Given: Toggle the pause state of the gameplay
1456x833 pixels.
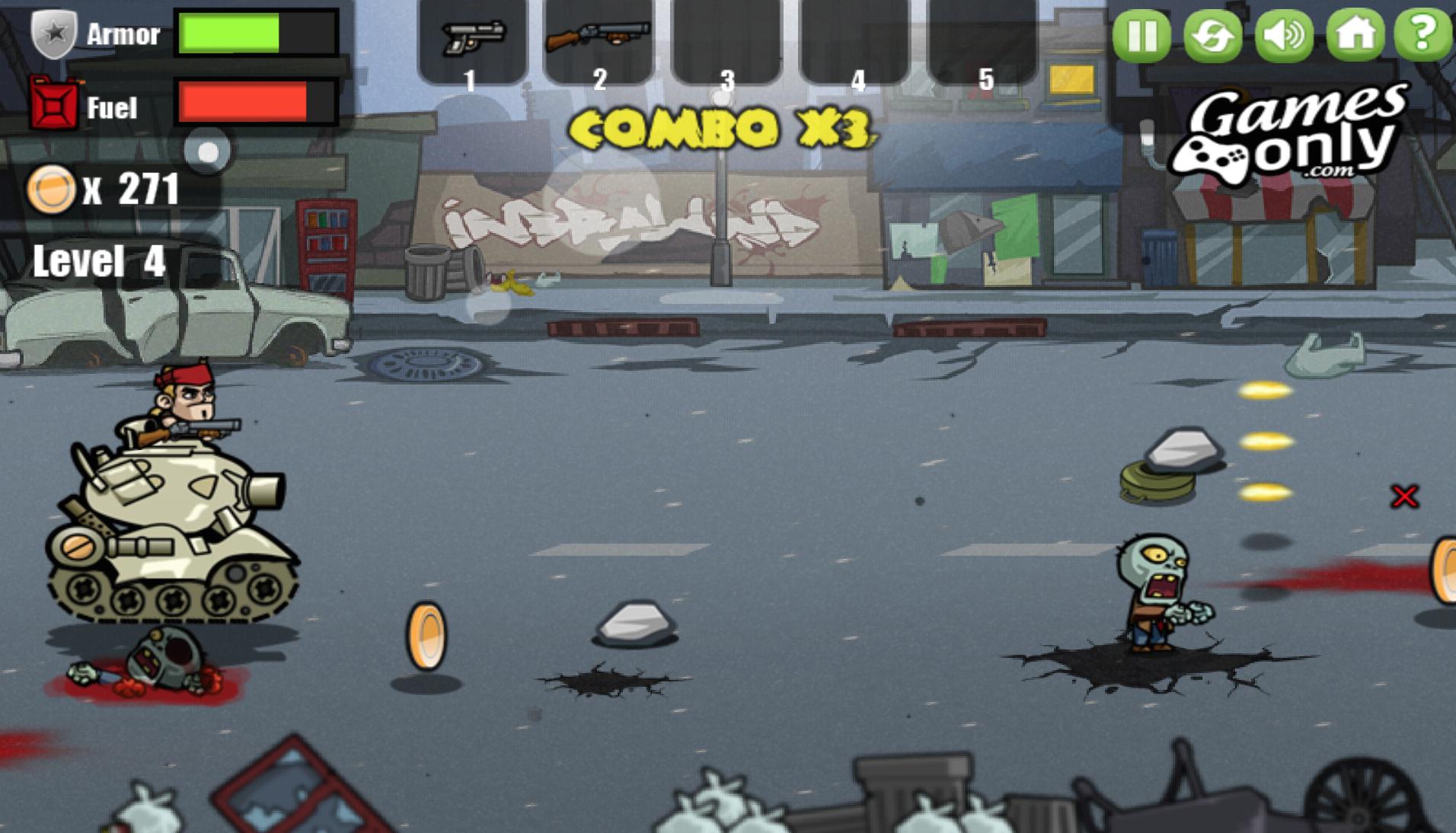Looking at the screenshot, I should pyautogui.click(x=1139, y=34).
